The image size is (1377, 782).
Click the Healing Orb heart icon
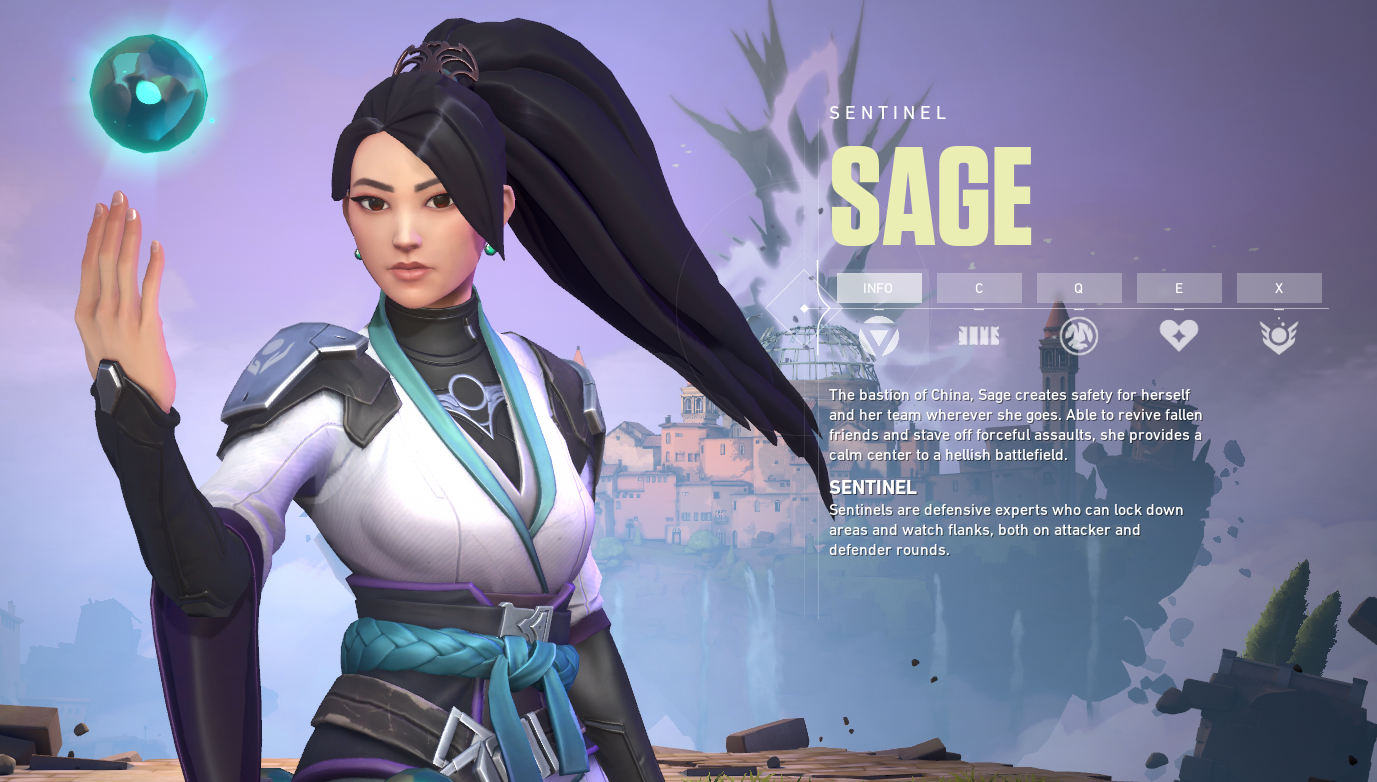1179,336
